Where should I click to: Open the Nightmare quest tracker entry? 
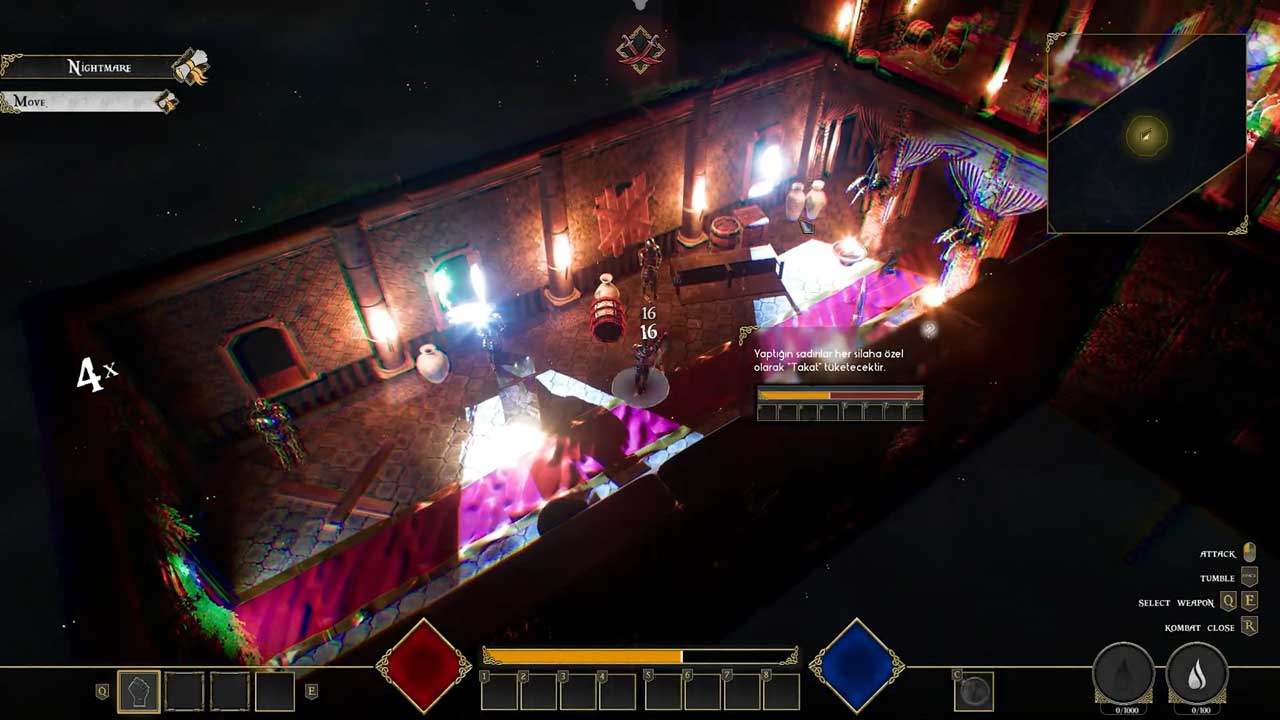point(98,67)
